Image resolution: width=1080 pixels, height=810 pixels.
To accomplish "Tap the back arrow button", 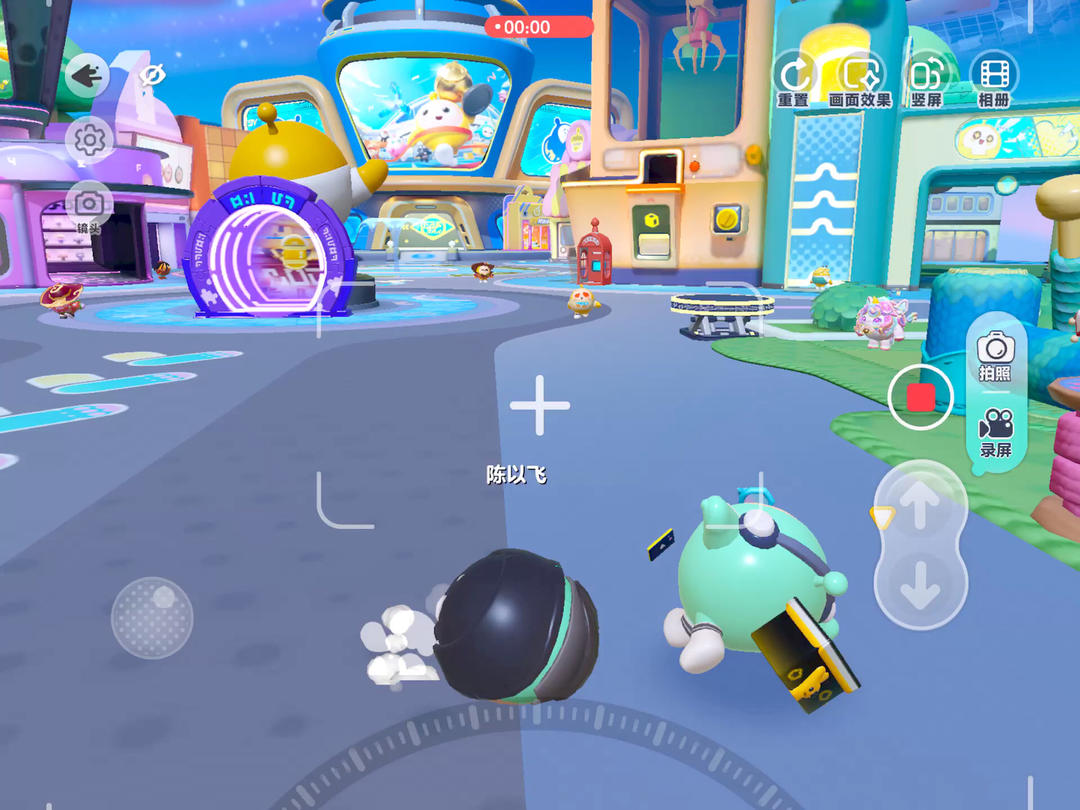I will [x=88, y=75].
